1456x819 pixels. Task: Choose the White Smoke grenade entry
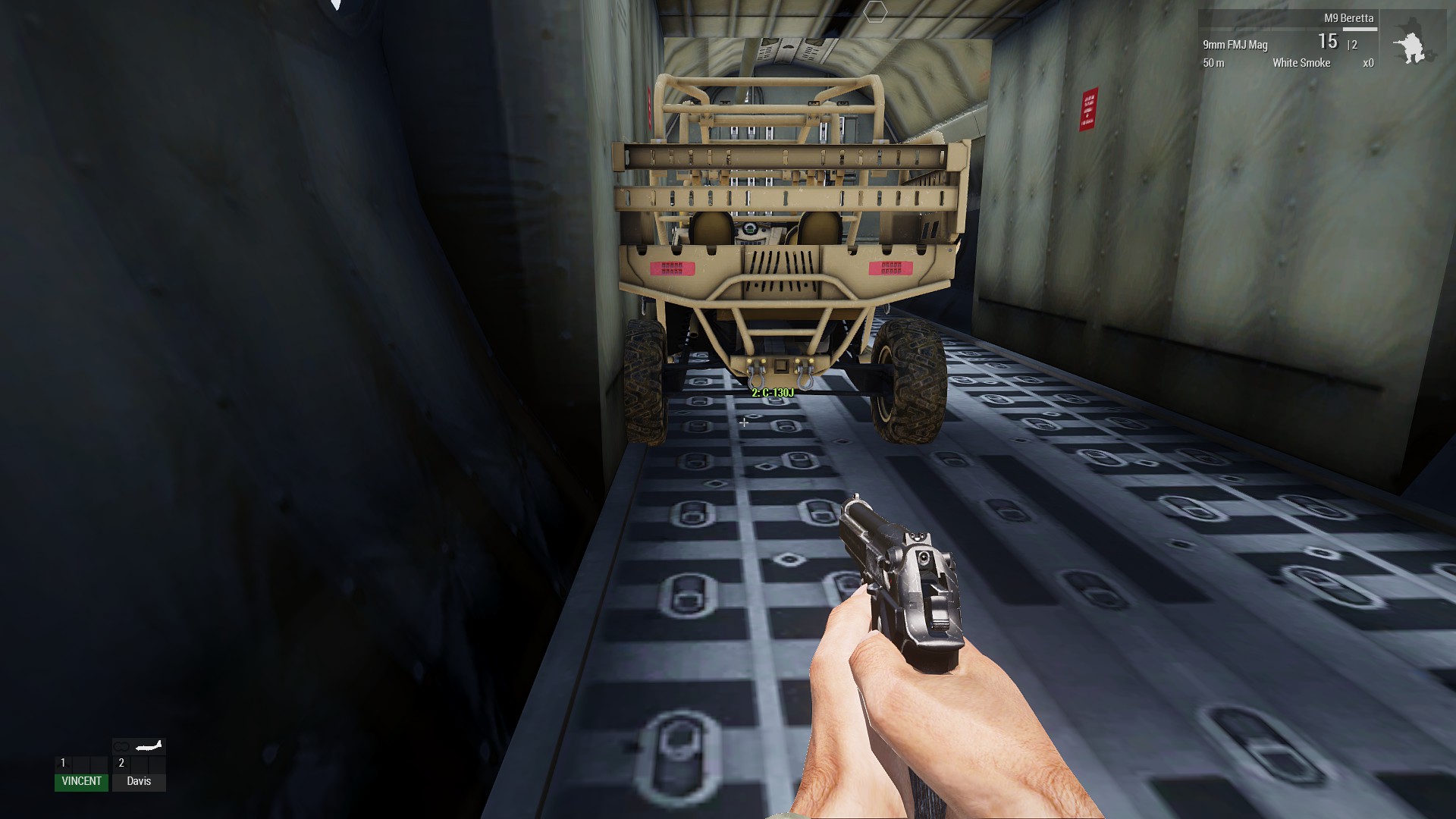coord(1301,63)
